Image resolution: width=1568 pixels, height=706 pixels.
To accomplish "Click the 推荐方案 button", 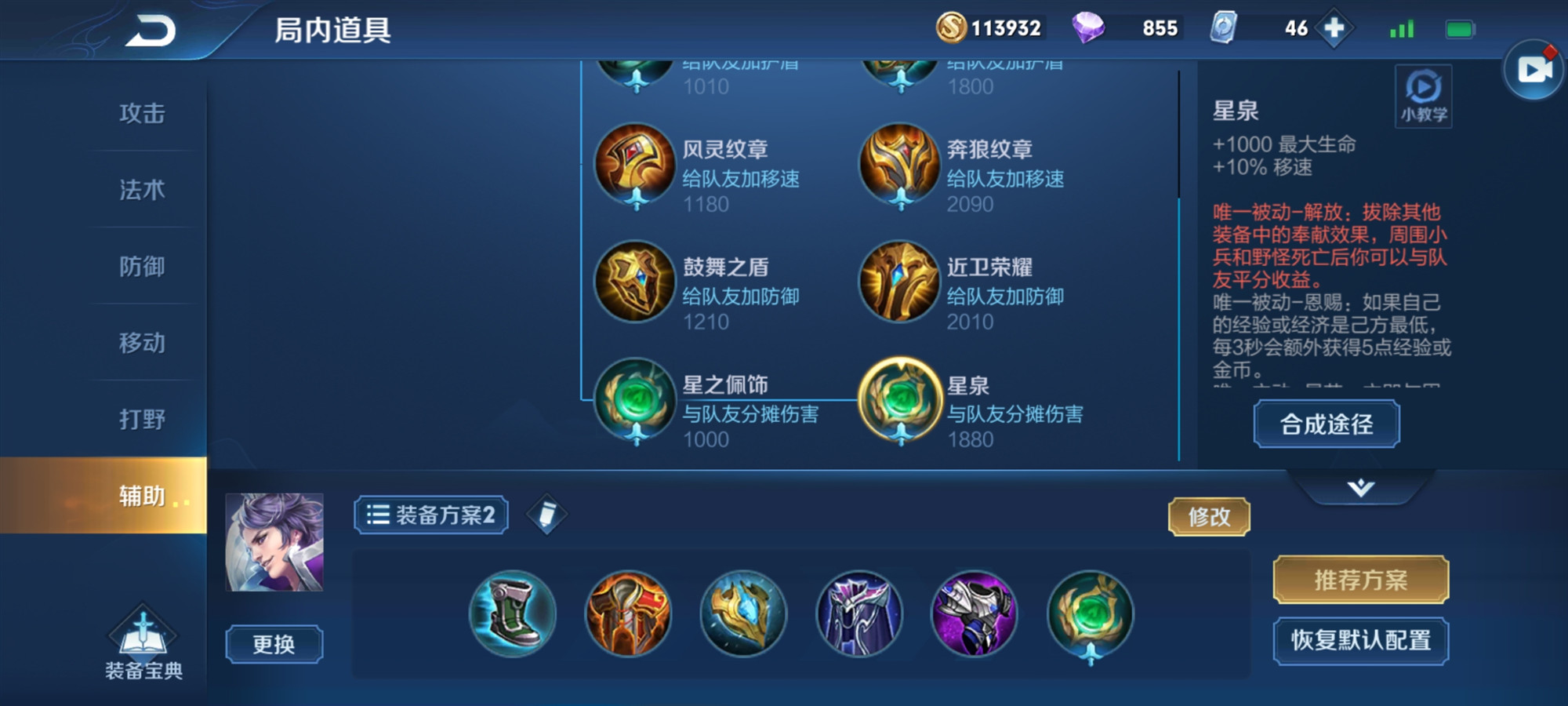I will (x=1360, y=580).
